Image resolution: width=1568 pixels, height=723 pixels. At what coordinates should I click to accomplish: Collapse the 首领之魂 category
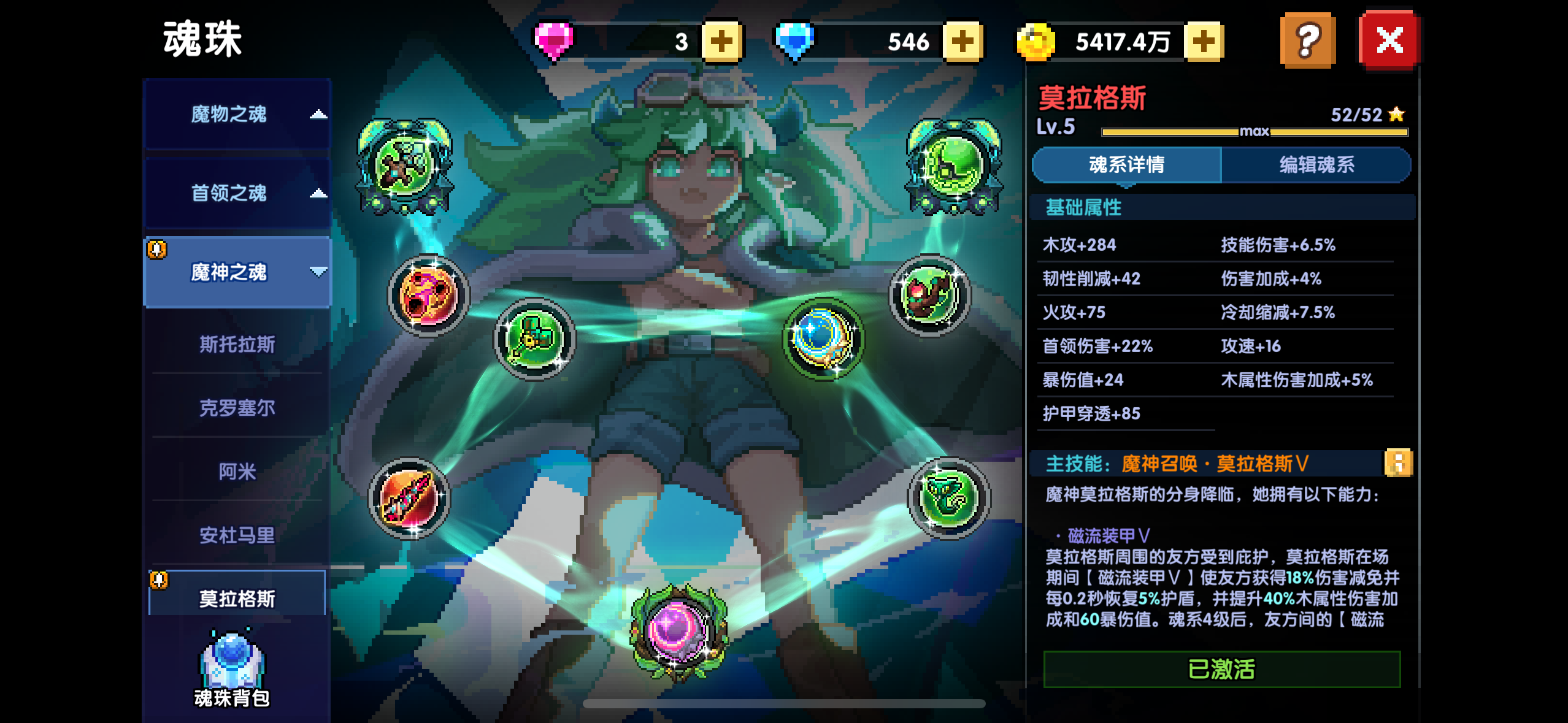coord(236,193)
